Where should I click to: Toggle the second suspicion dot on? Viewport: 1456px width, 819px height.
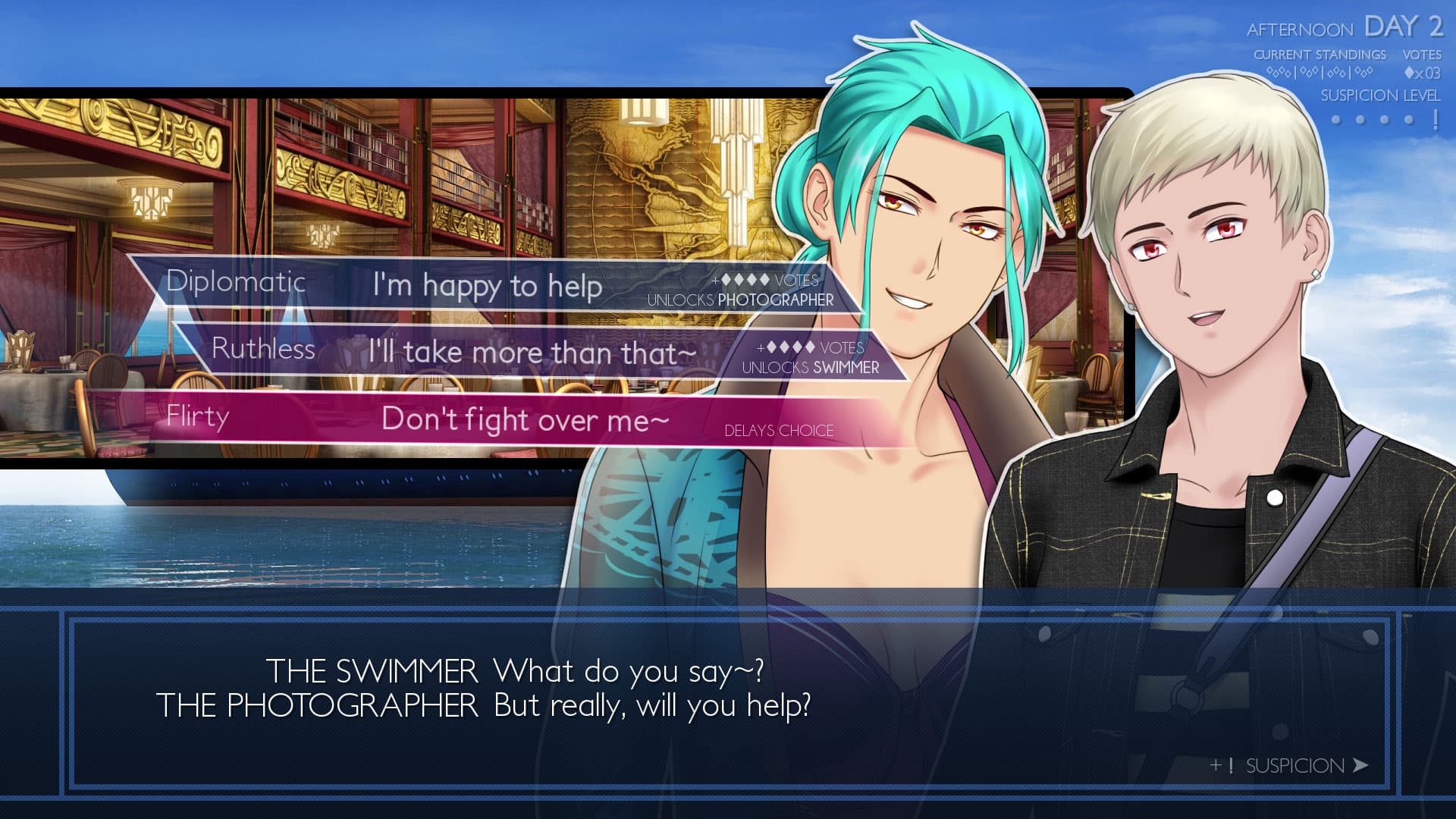[x=1359, y=119]
